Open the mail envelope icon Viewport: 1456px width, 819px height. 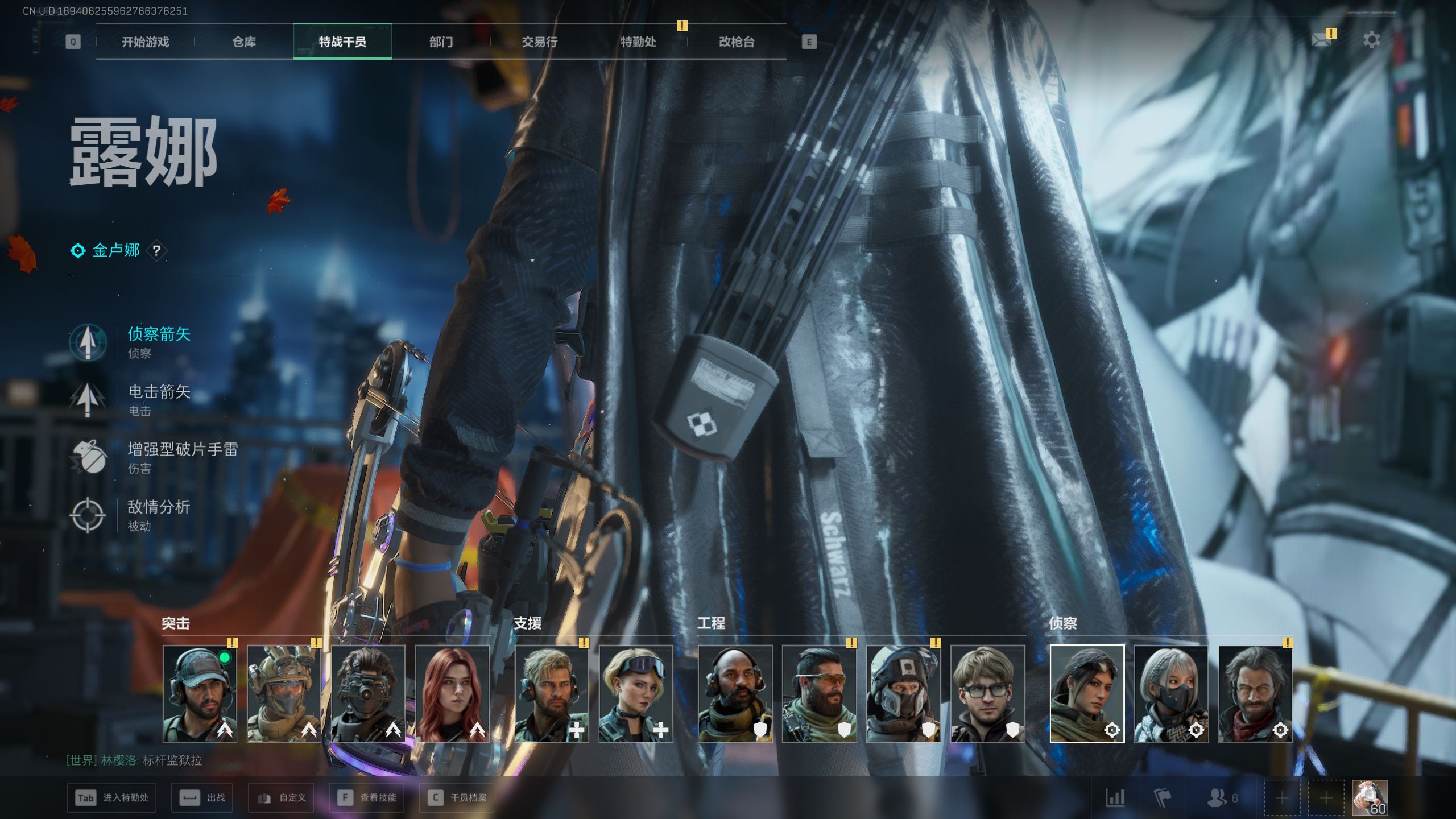pyautogui.click(x=1322, y=39)
